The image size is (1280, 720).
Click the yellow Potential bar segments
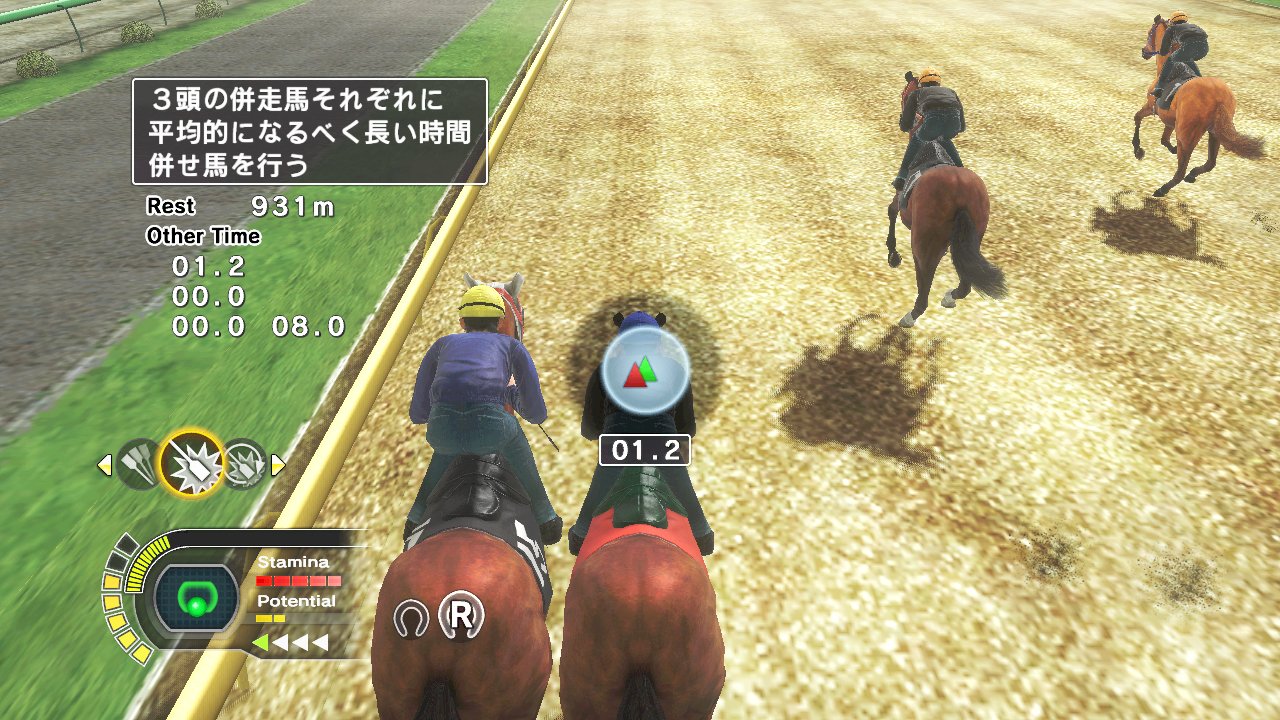pos(272,618)
